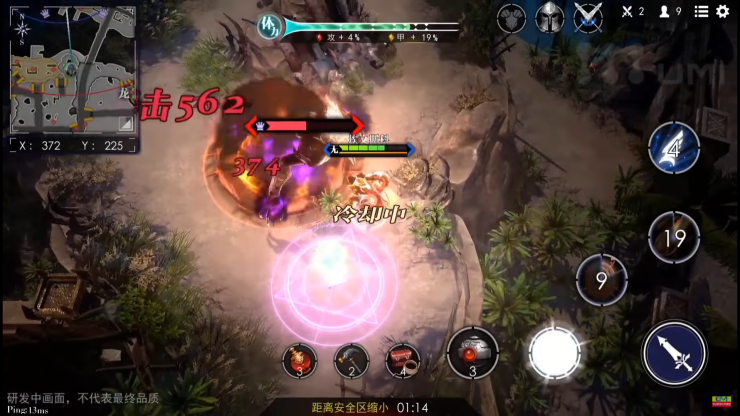Viewport: 740px width, 416px height.
Task: Activate the skill showing cooldown 19
Action: coord(674,237)
